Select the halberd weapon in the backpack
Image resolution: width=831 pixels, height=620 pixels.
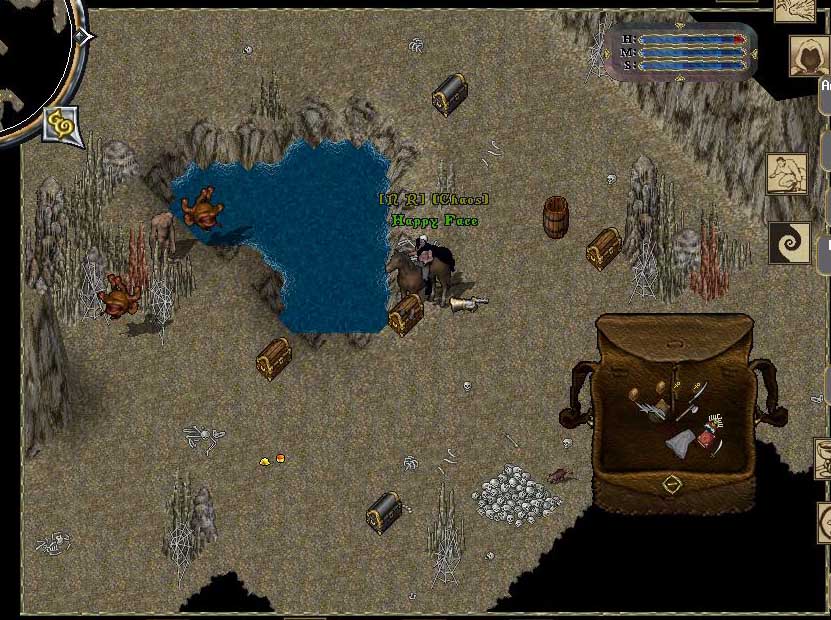(x=694, y=399)
